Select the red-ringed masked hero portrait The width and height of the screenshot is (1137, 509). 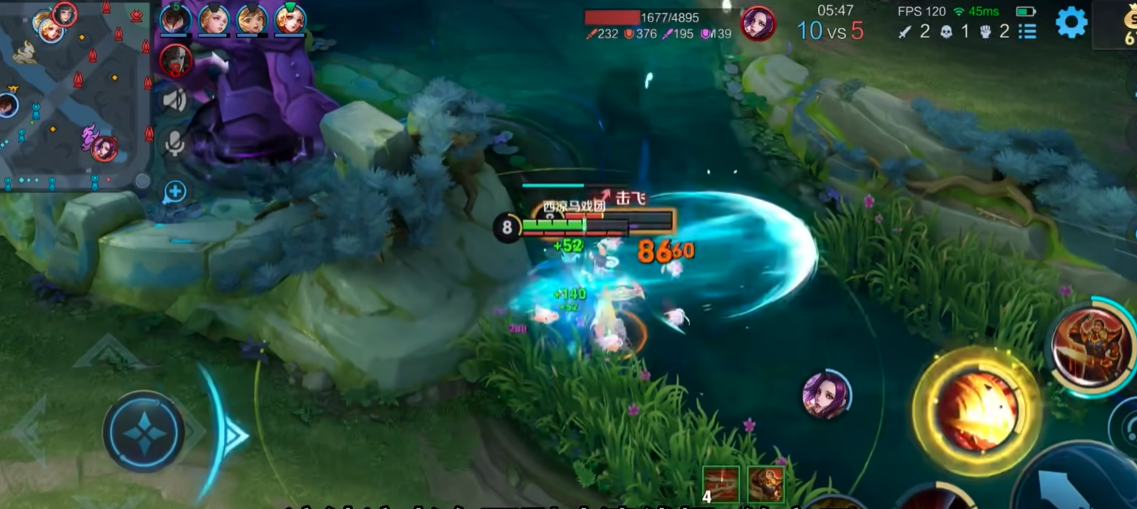(x=176, y=60)
